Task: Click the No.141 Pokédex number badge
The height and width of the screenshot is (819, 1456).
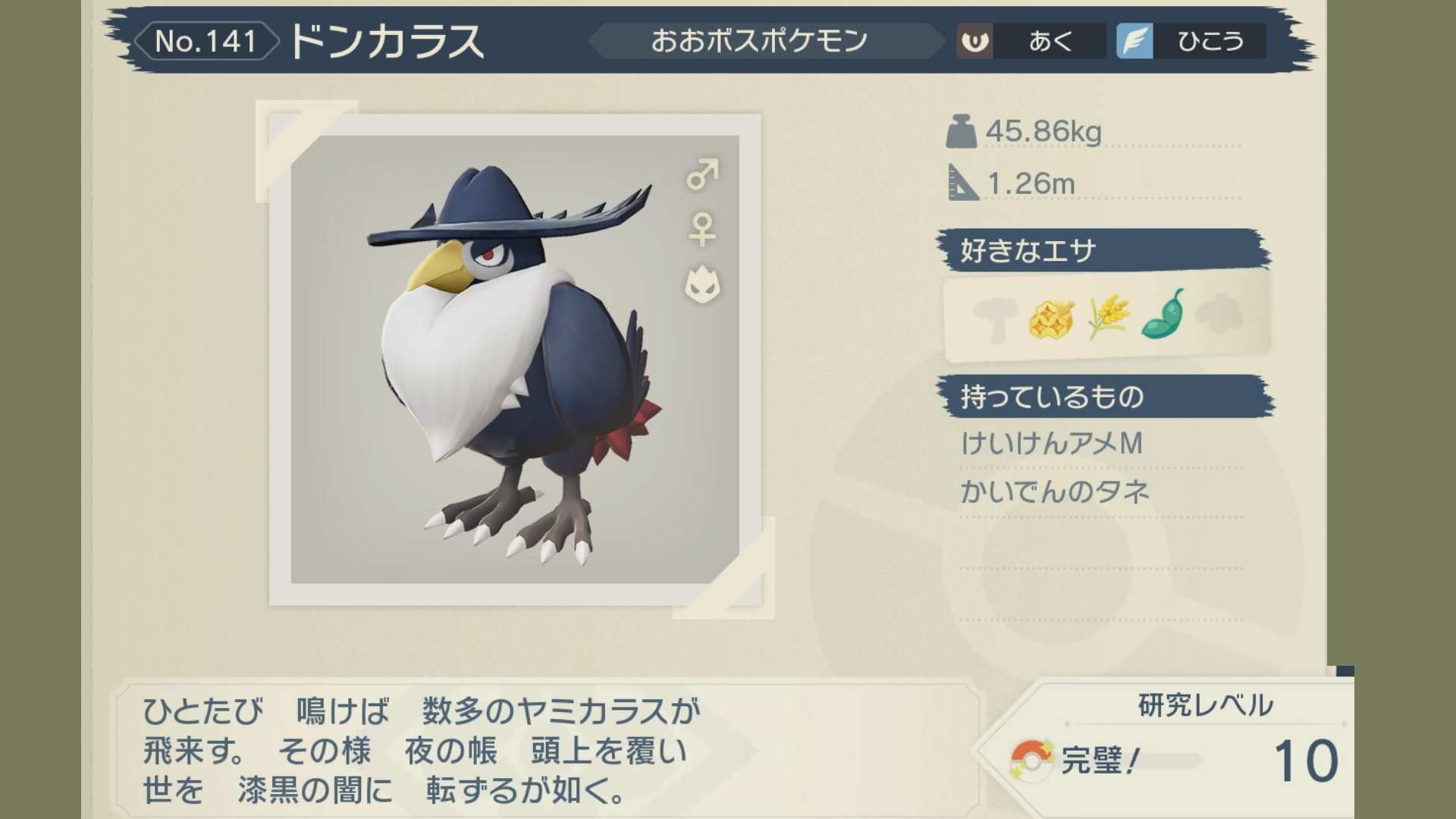Action: click(206, 41)
